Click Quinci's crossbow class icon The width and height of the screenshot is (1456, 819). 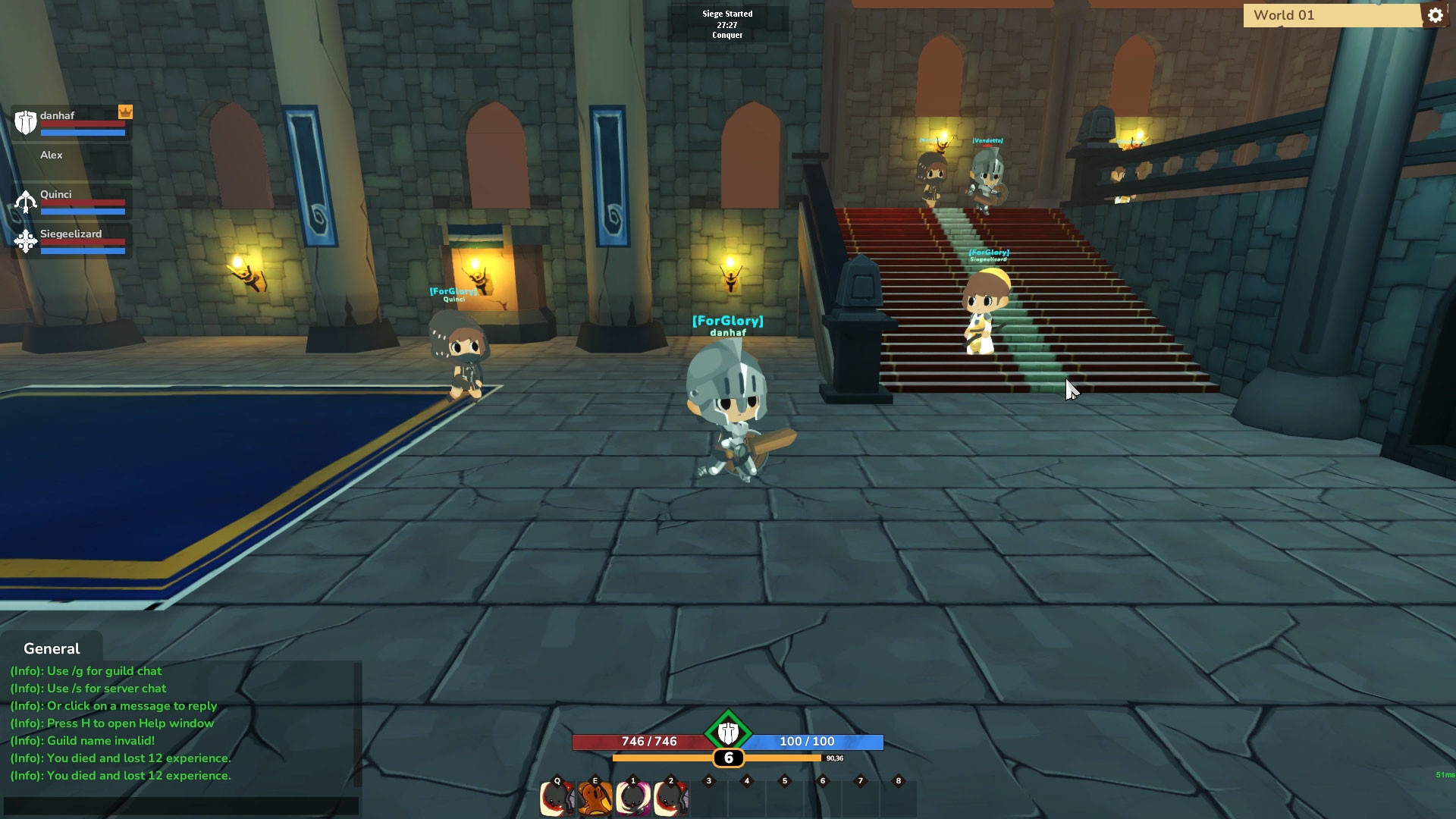click(26, 202)
